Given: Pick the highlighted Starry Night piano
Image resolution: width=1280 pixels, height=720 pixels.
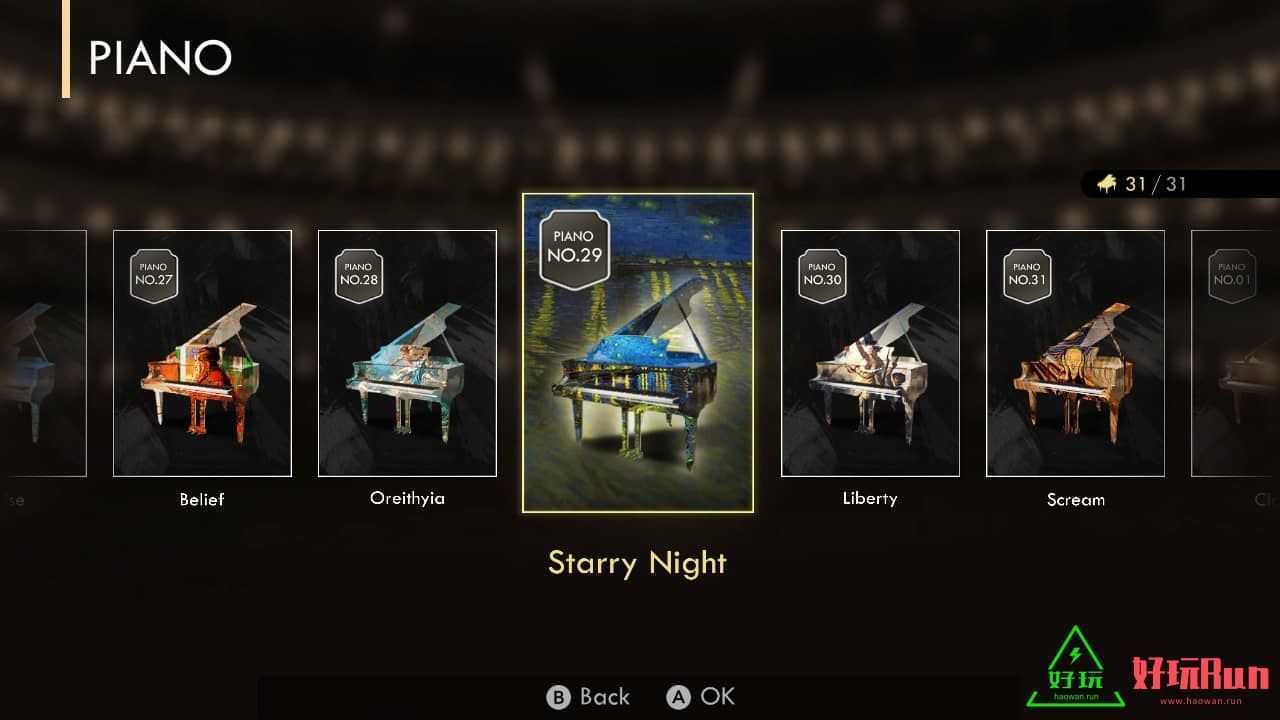Looking at the screenshot, I should [x=638, y=352].
